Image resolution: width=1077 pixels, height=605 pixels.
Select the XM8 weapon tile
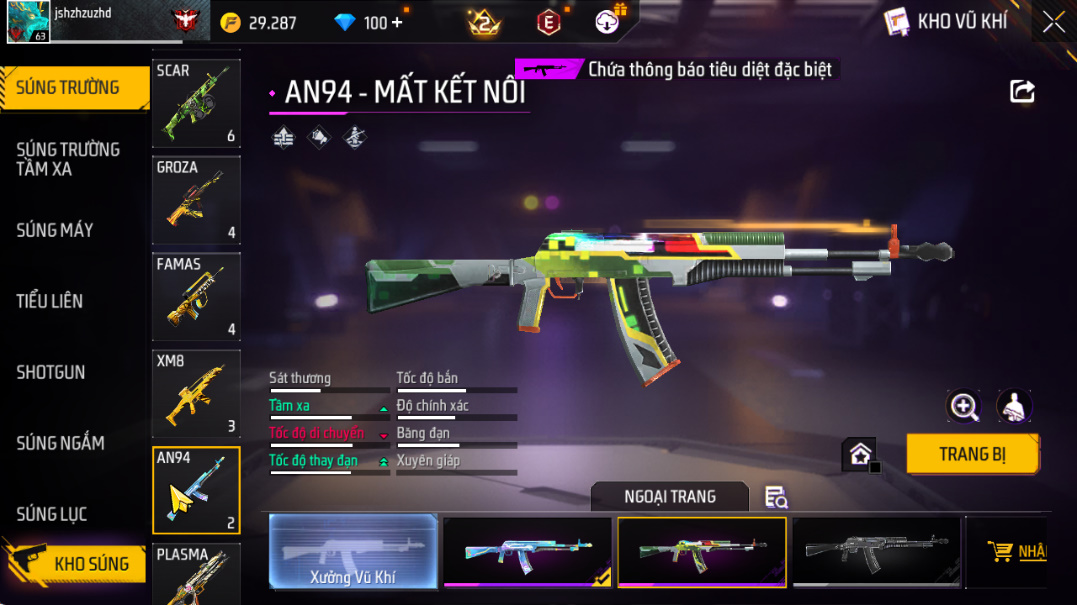pyautogui.click(x=196, y=393)
